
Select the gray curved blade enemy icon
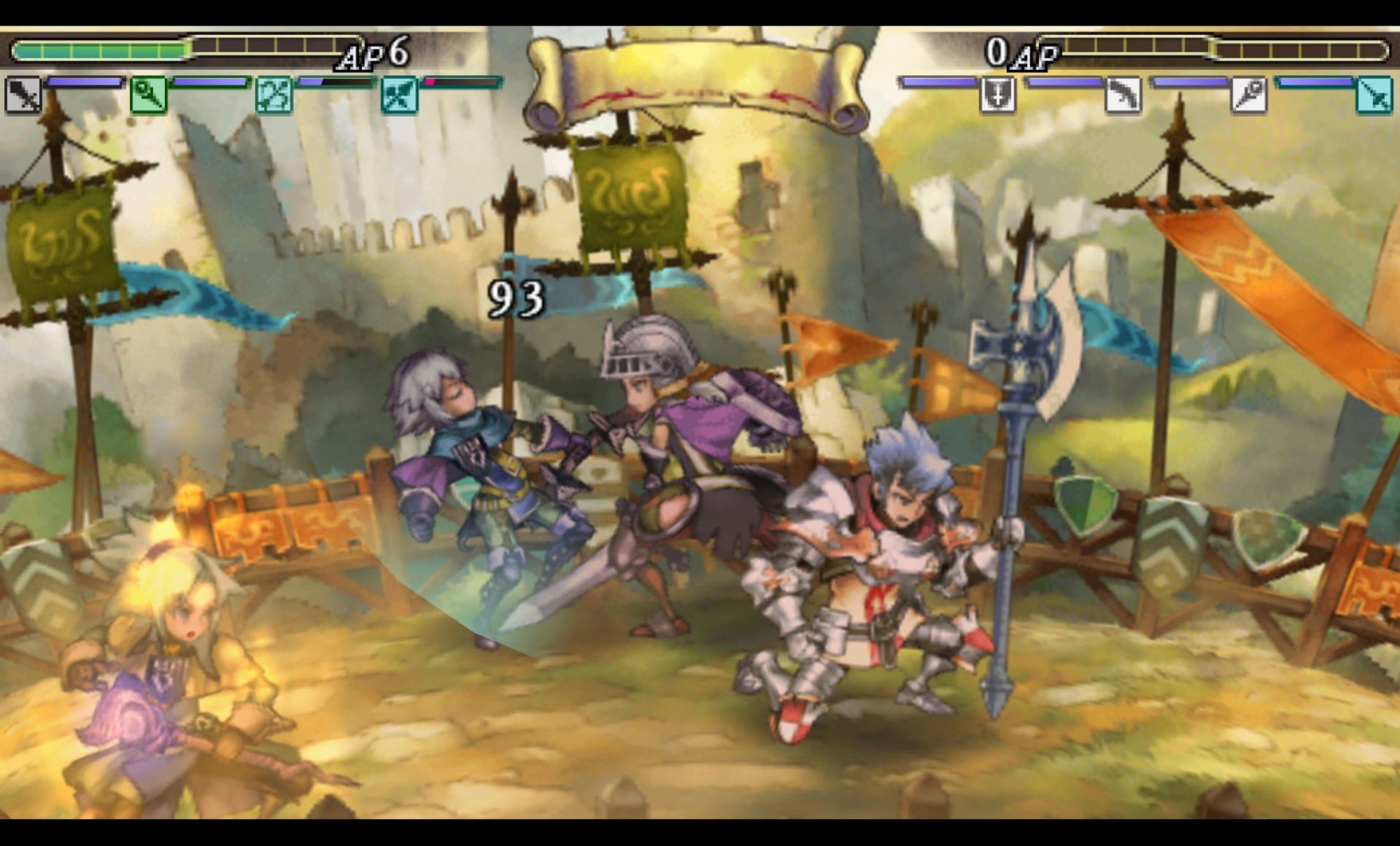(1122, 96)
